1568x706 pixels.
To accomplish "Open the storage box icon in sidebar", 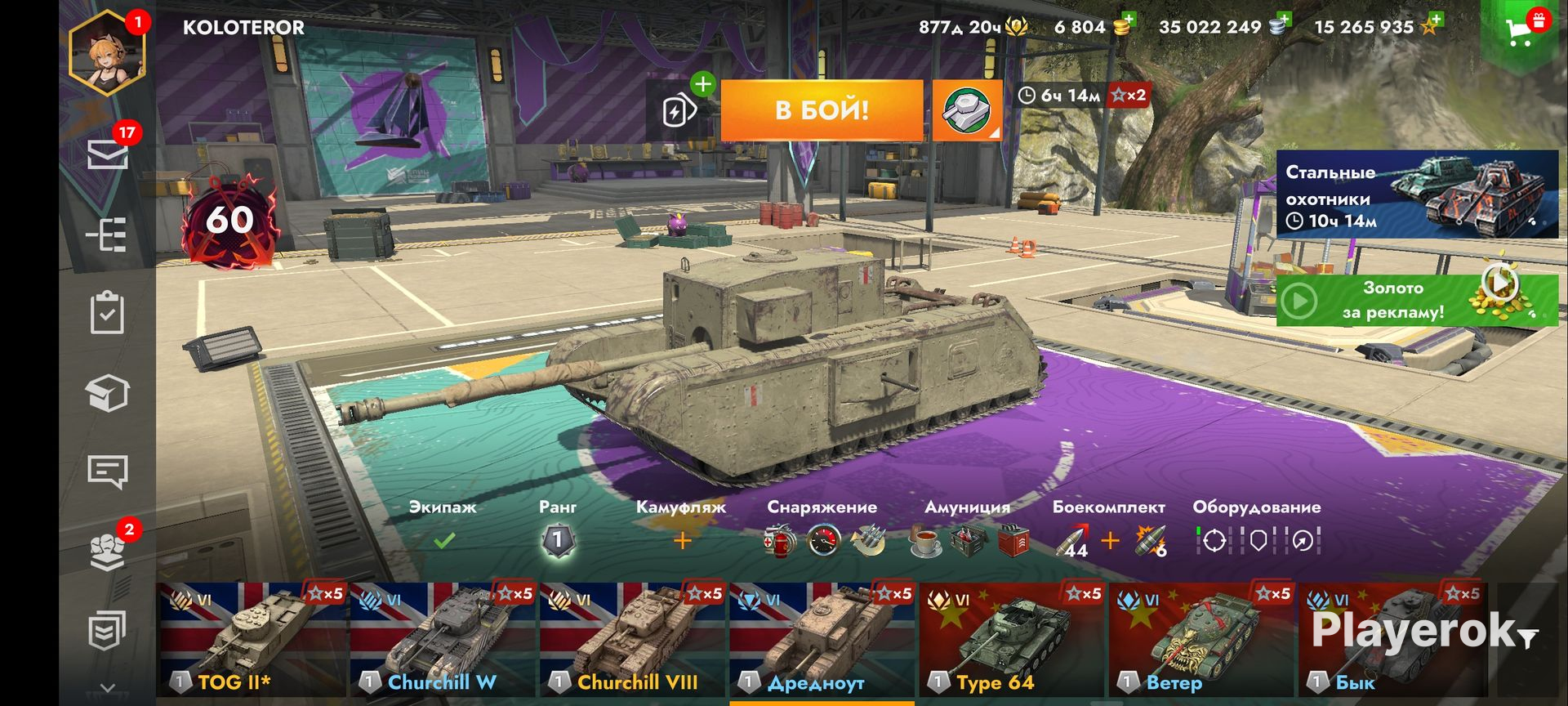I will [107, 394].
